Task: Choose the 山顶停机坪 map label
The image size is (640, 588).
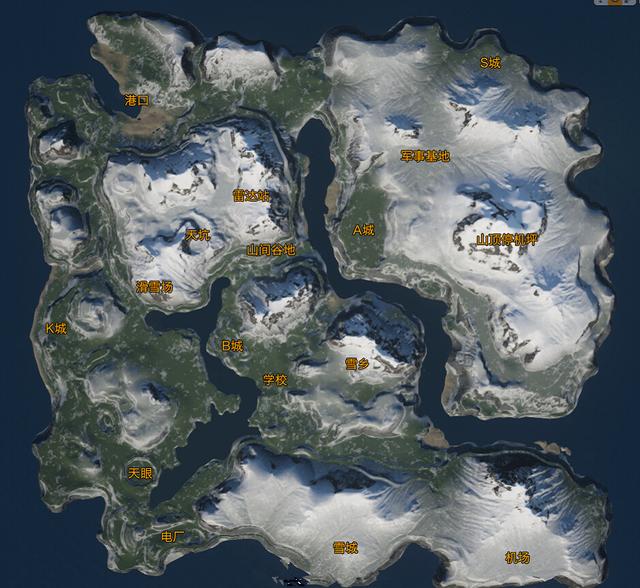Action: (x=506, y=239)
